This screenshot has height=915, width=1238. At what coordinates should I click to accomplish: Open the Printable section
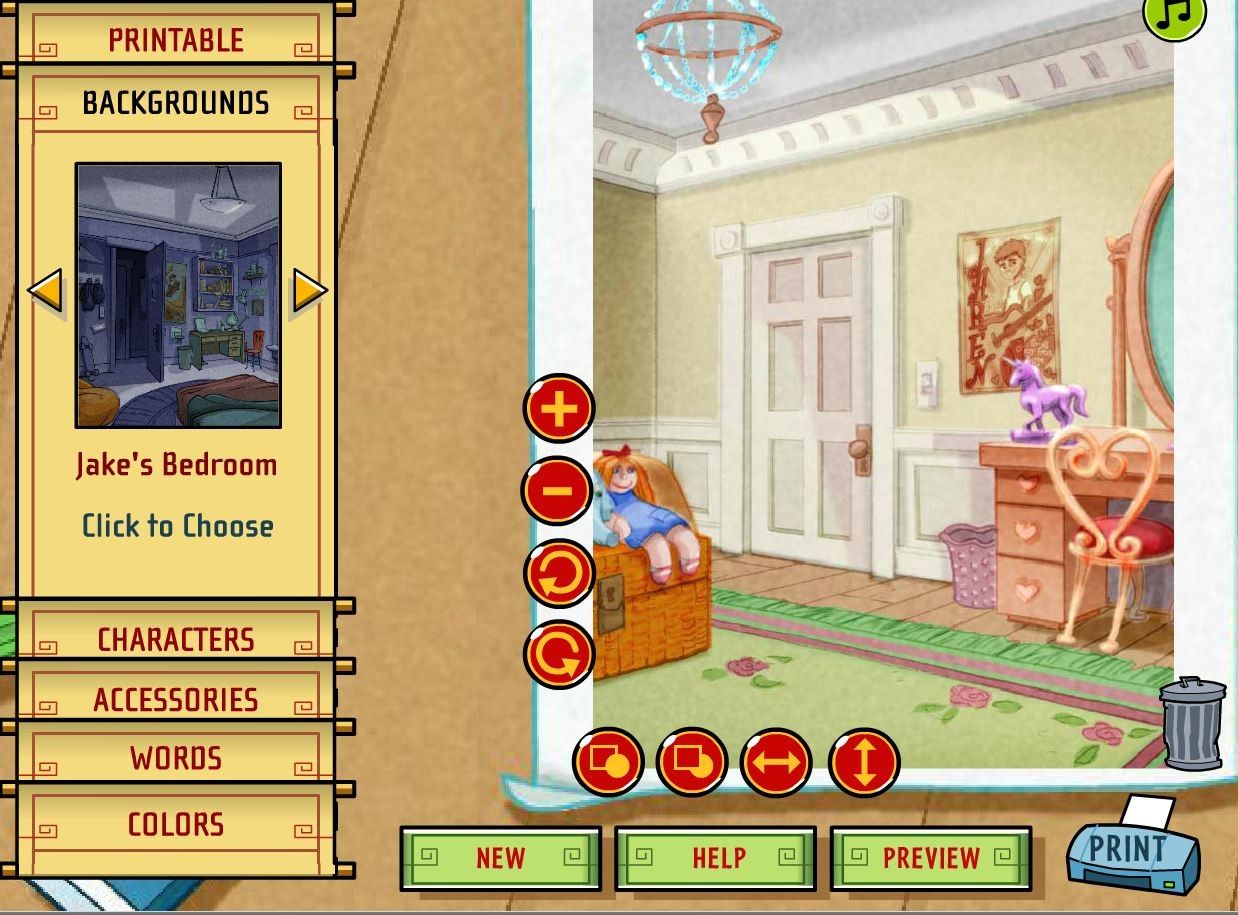click(176, 40)
